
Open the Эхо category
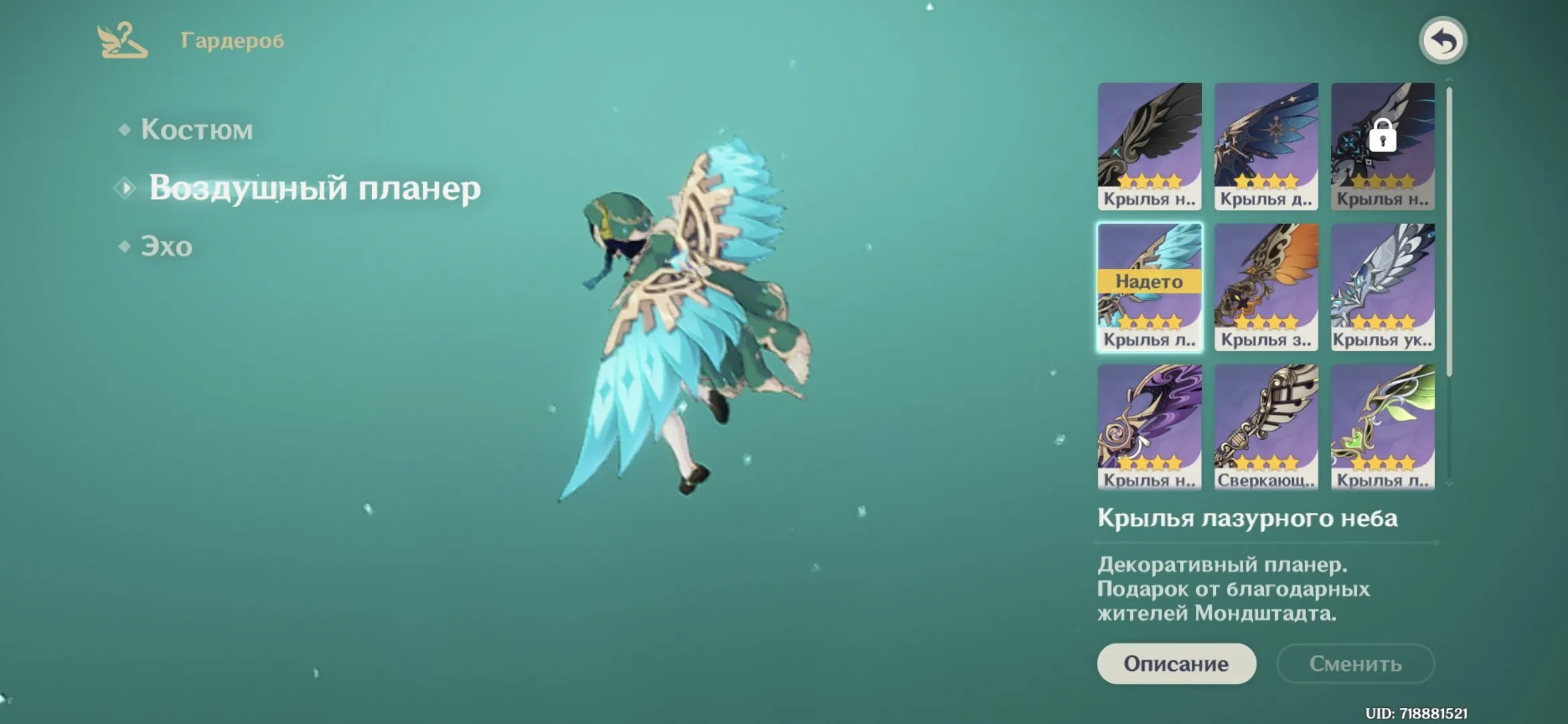click(166, 247)
